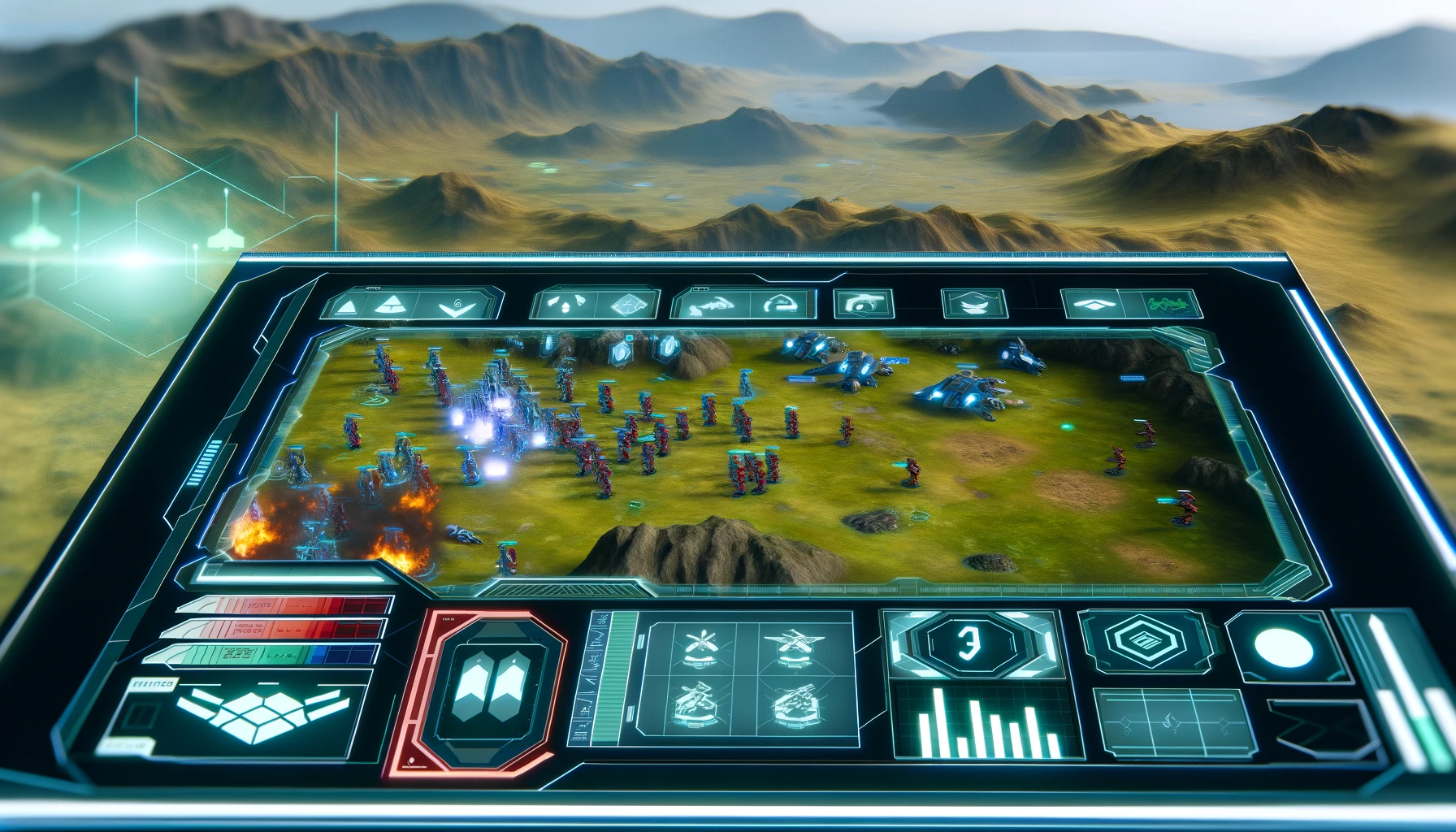Activate the camera lens toolbar button
1456x832 pixels.
pyautogui.click(x=864, y=305)
